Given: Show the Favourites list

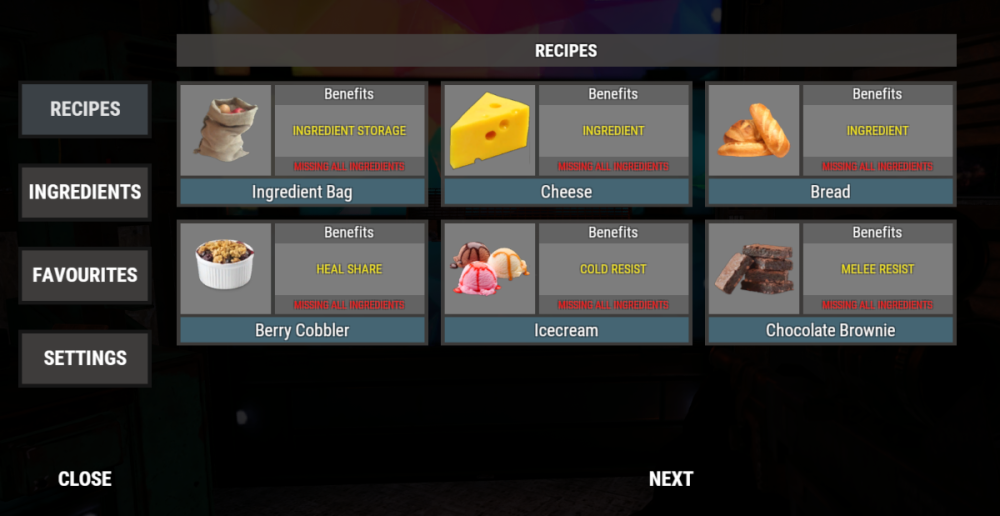Looking at the screenshot, I should [85, 275].
